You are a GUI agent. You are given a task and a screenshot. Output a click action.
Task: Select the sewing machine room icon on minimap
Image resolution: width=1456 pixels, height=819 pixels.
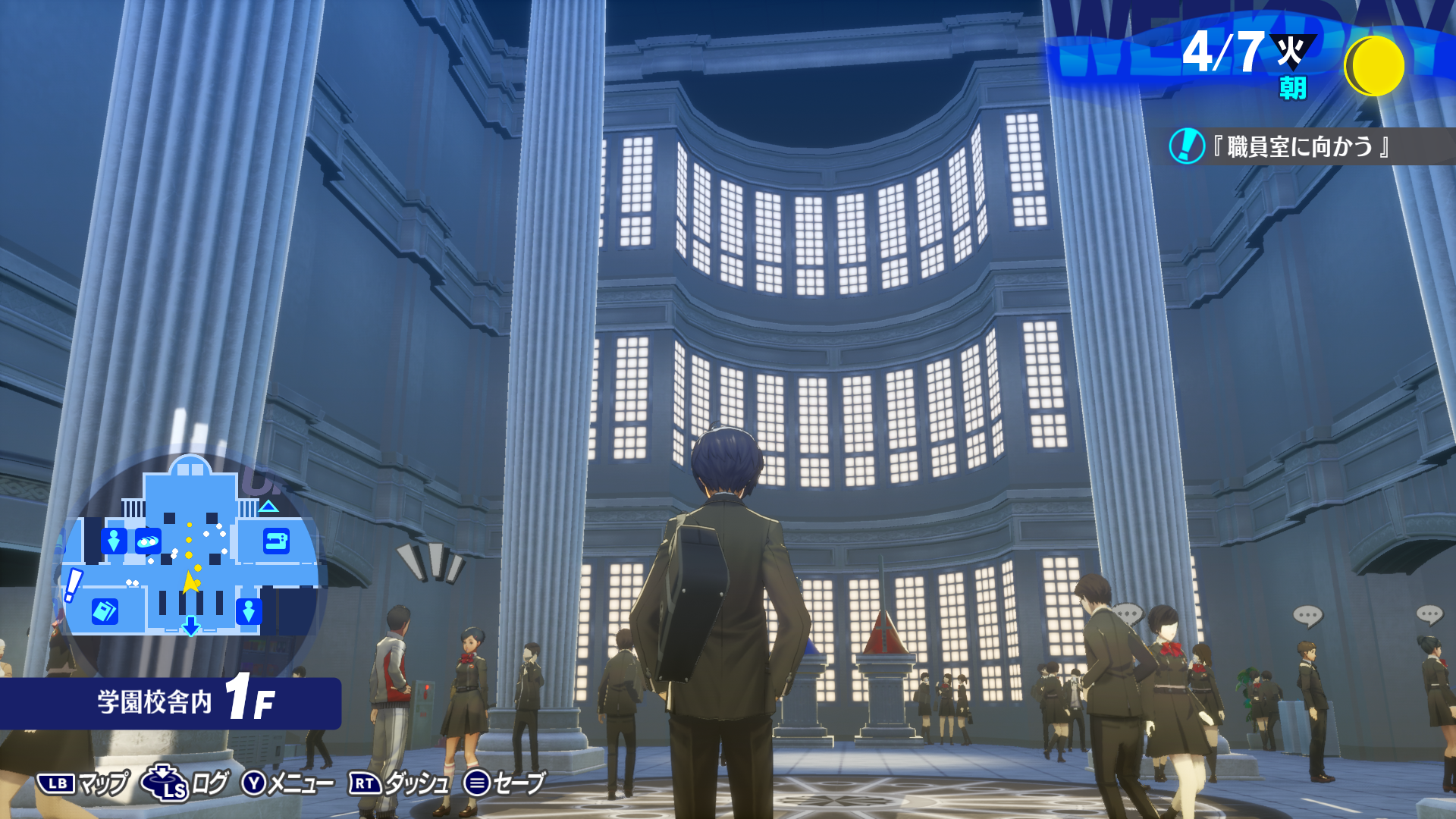point(276,541)
